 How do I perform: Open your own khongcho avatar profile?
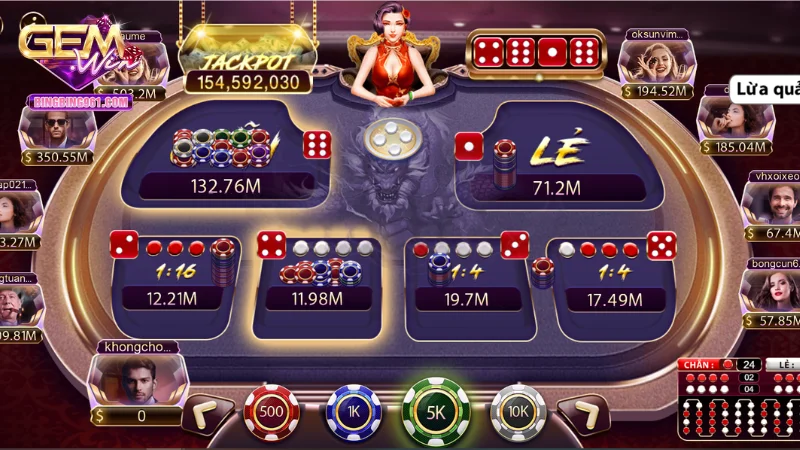point(134,380)
